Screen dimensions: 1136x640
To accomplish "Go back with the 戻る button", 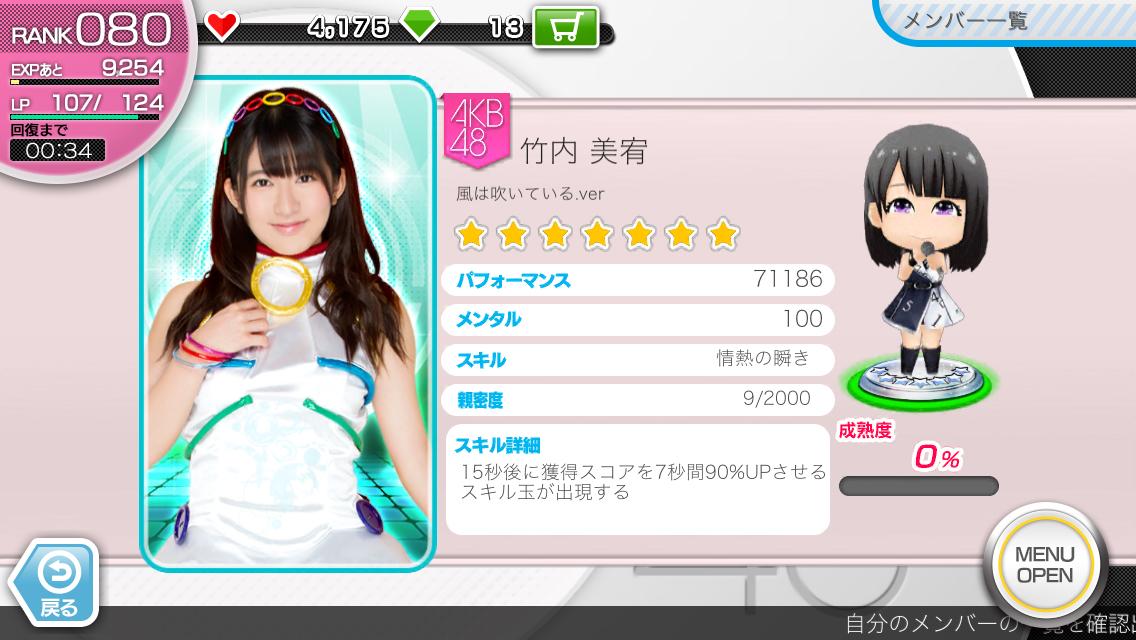I will click(55, 582).
